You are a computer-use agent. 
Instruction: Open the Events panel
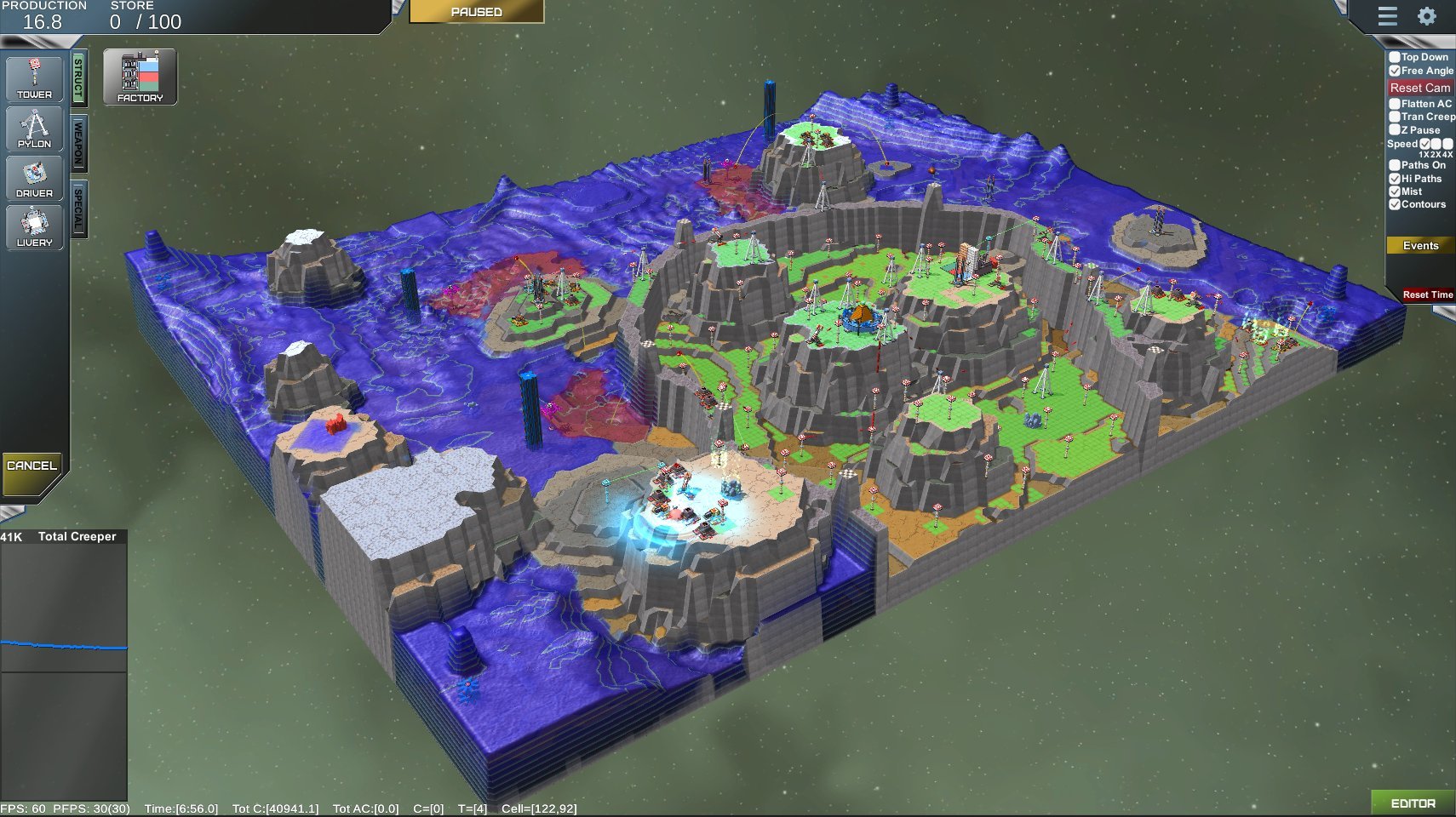1420,246
